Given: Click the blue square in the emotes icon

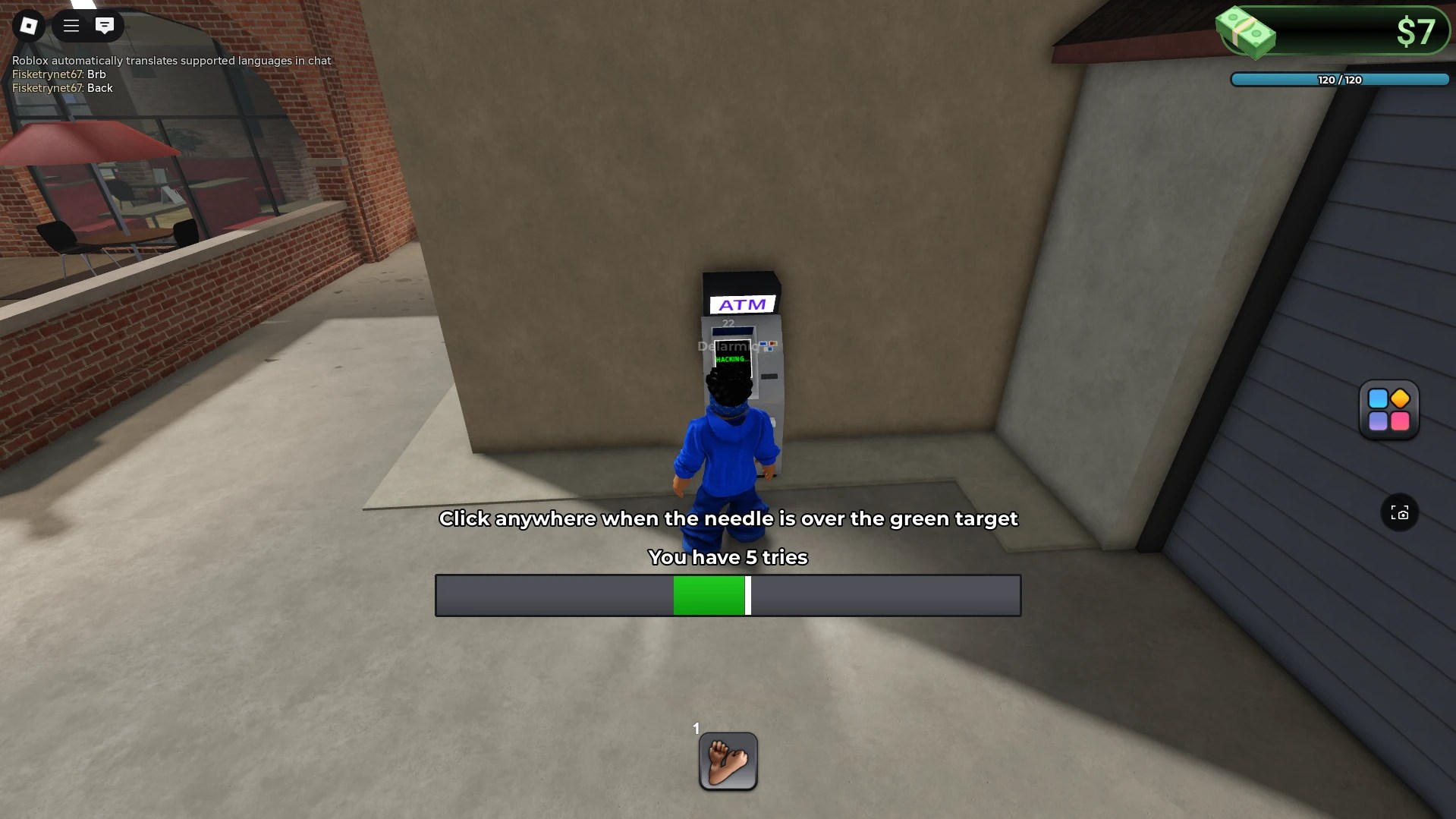Looking at the screenshot, I should (x=1377, y=398).
